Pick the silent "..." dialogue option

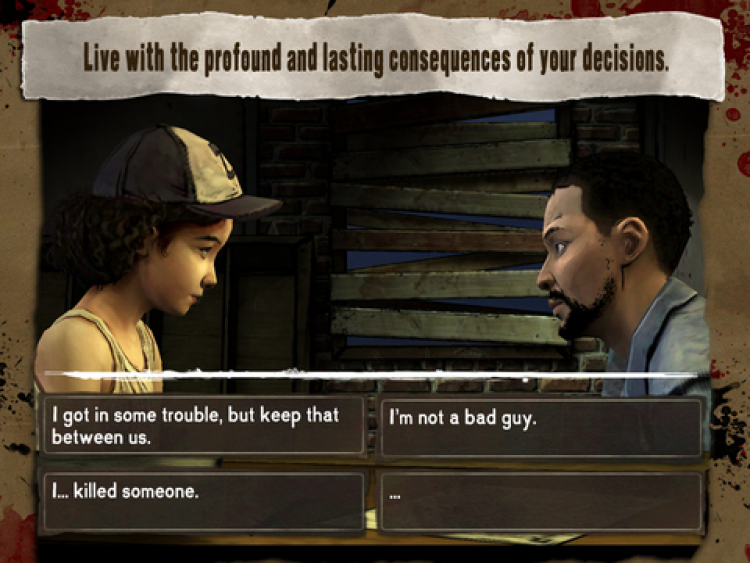point(541,501)
